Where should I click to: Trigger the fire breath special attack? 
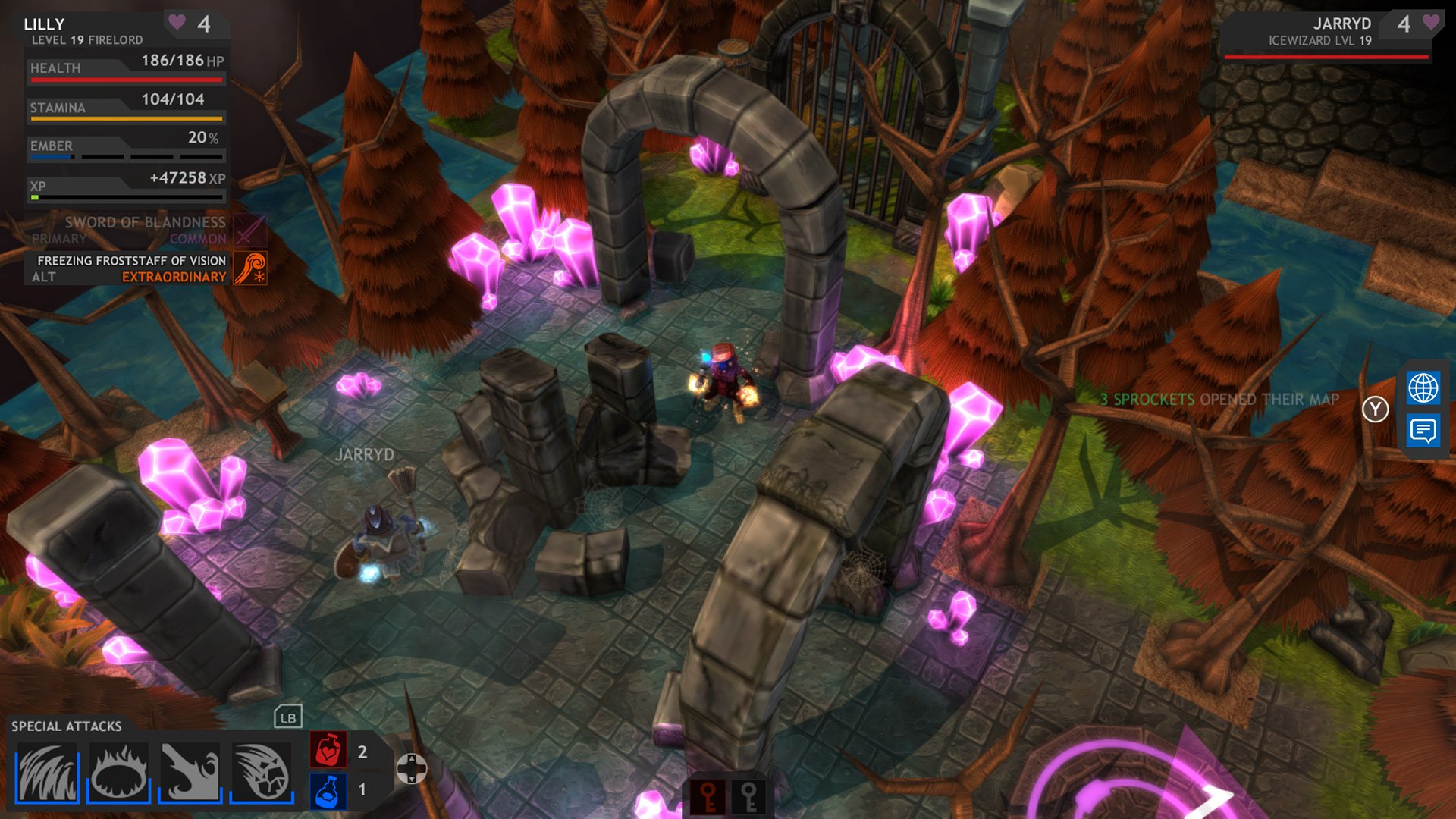[190, 772]
